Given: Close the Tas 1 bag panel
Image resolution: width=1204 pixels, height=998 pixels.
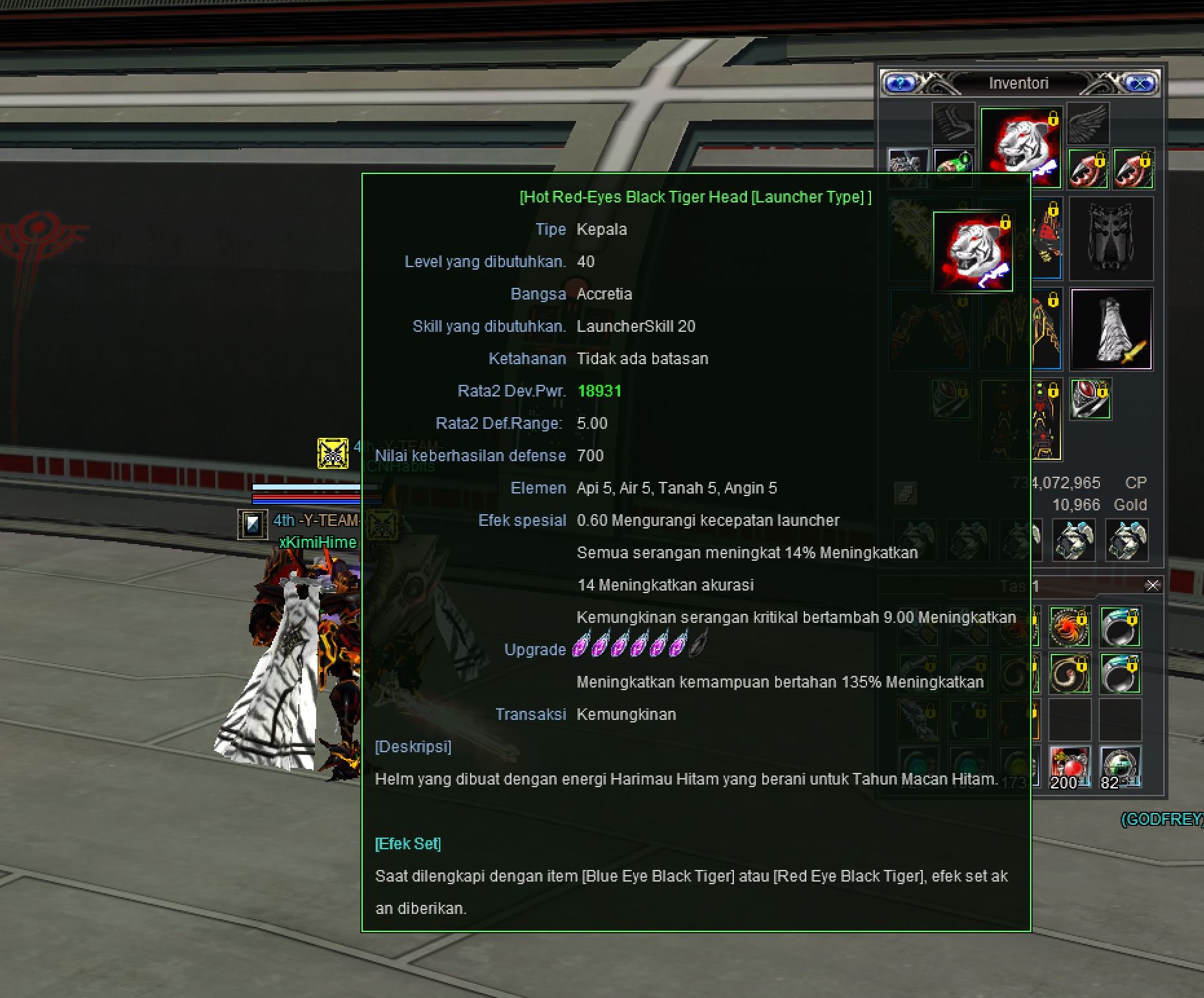Looking at the screenshot, I should pos(1152,585).
